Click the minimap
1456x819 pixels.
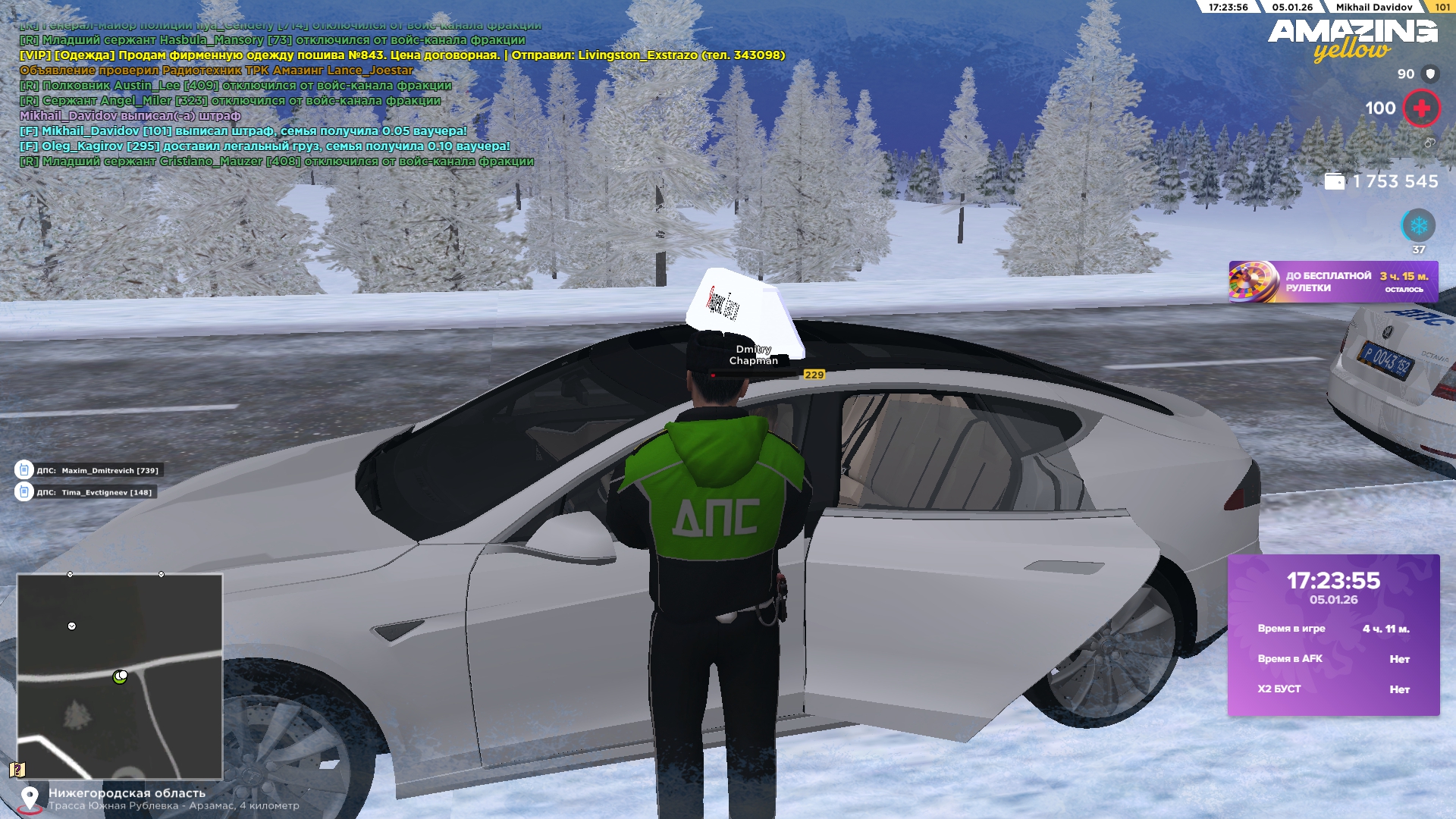120,676
